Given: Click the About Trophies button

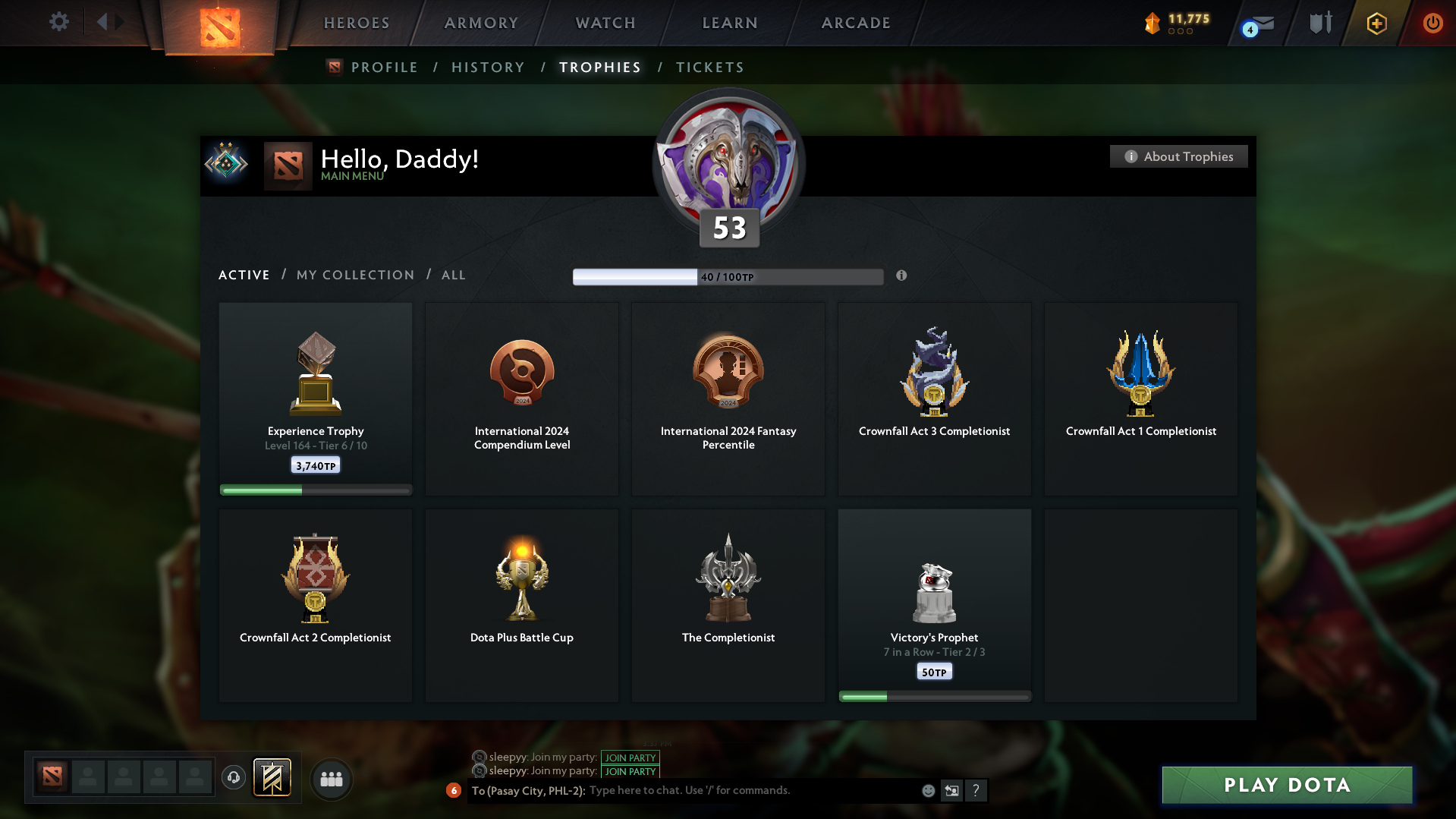Looking at the screenshot, I should [x=1178, y=156].
